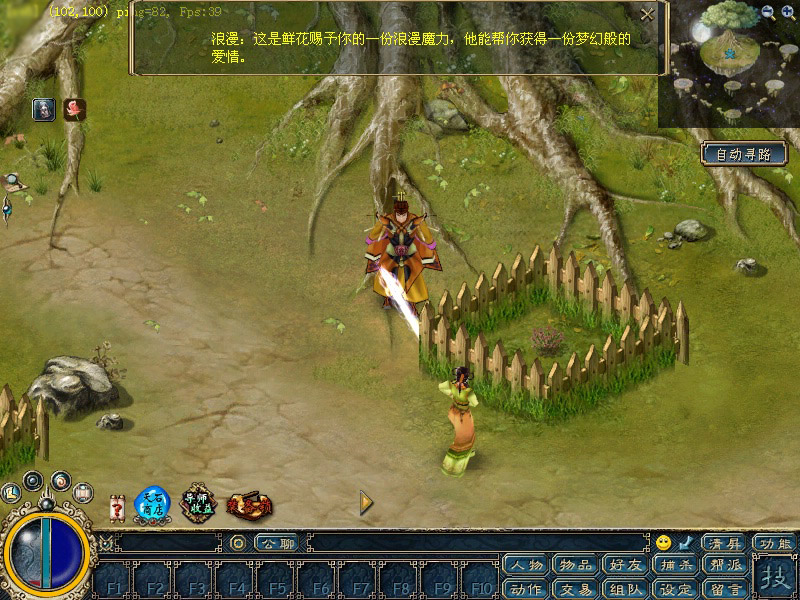Close the yellow-text message panel

click(x=647, y=15)
